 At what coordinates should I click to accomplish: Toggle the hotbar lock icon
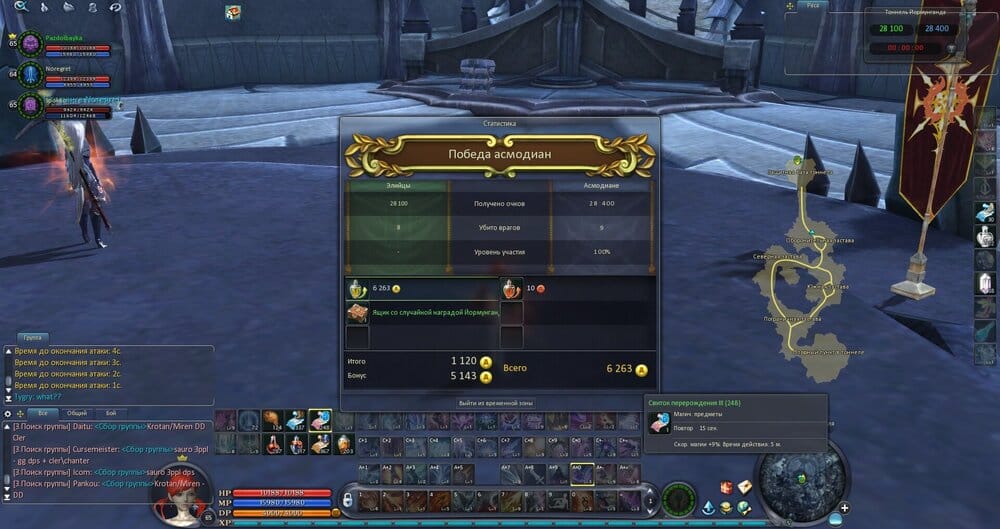click(347, 498)
